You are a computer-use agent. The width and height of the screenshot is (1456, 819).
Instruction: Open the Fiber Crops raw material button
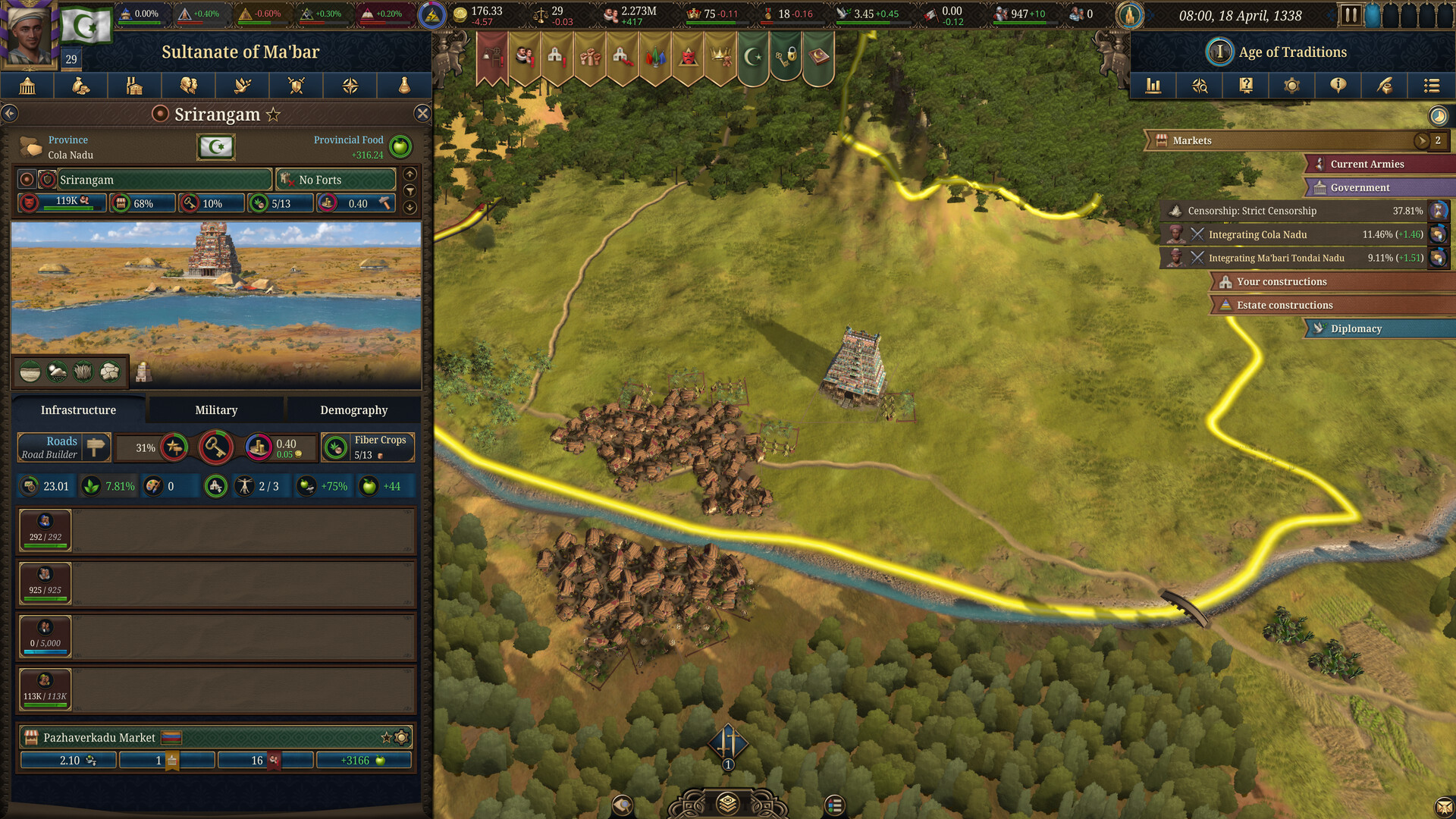[x=368, y=447]
